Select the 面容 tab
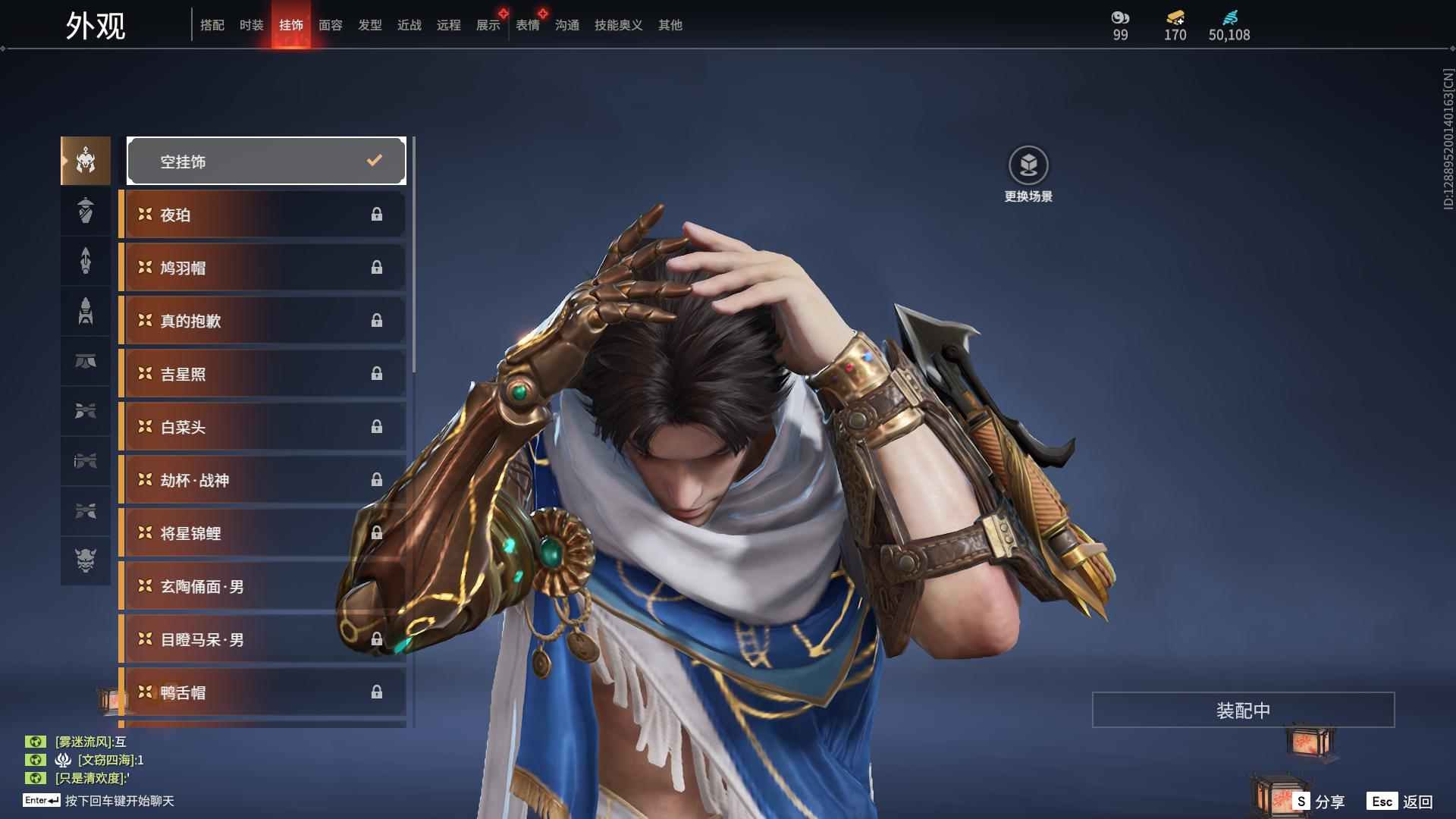 point(331,25)
